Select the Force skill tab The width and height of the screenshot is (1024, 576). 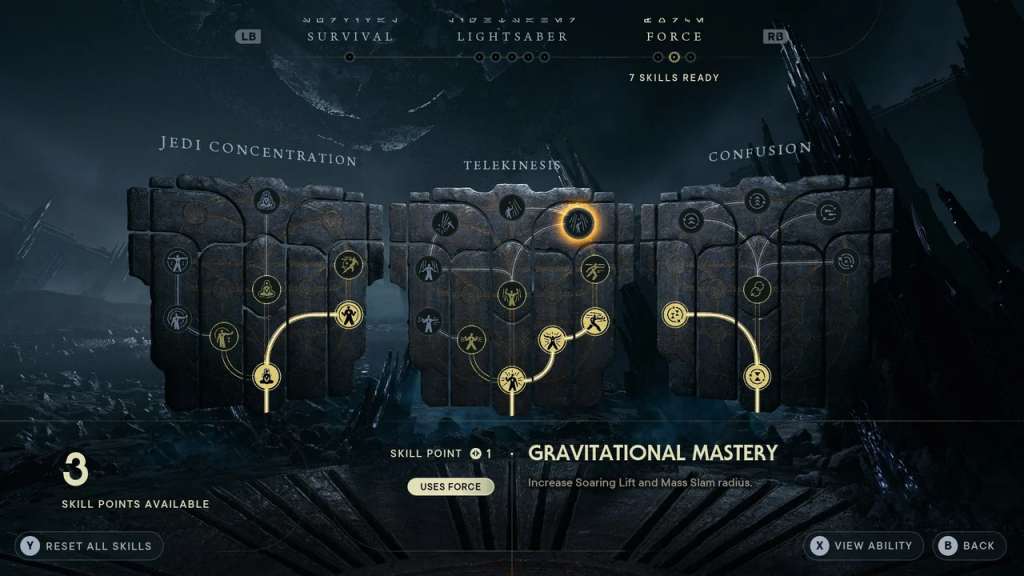click(x=674, y=36)
